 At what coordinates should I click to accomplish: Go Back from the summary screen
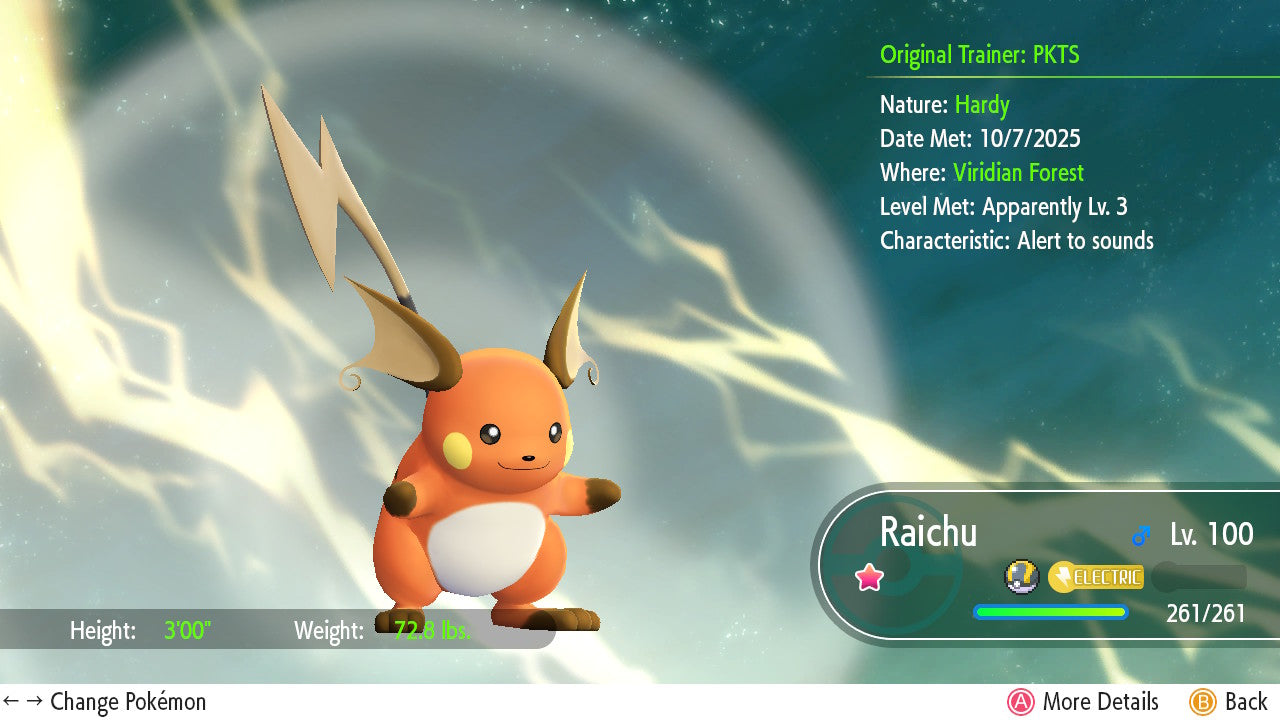(x=1228, y=702)
